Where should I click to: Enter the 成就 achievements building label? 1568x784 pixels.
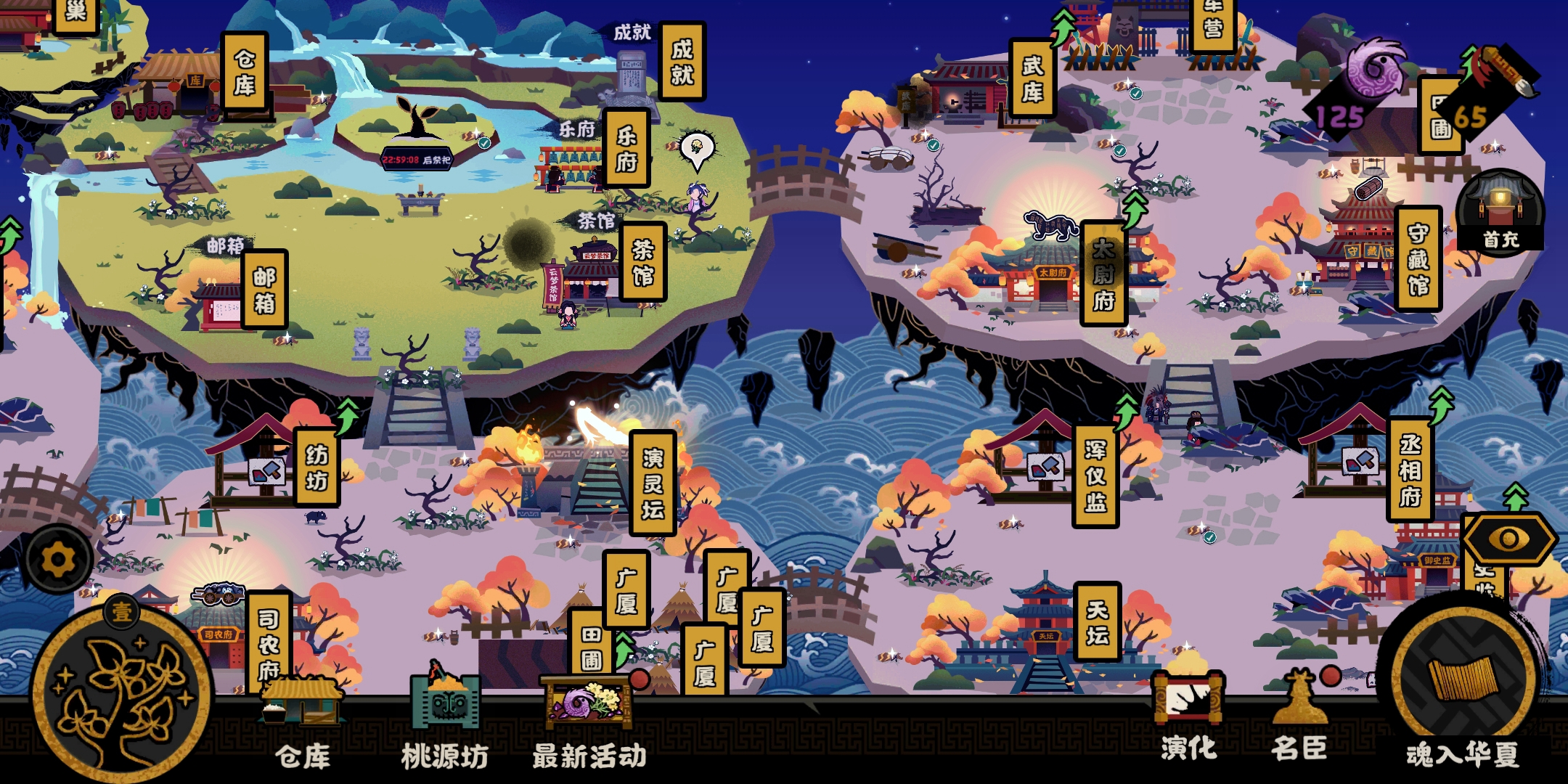pyautogui.click(x=682, y=62)
